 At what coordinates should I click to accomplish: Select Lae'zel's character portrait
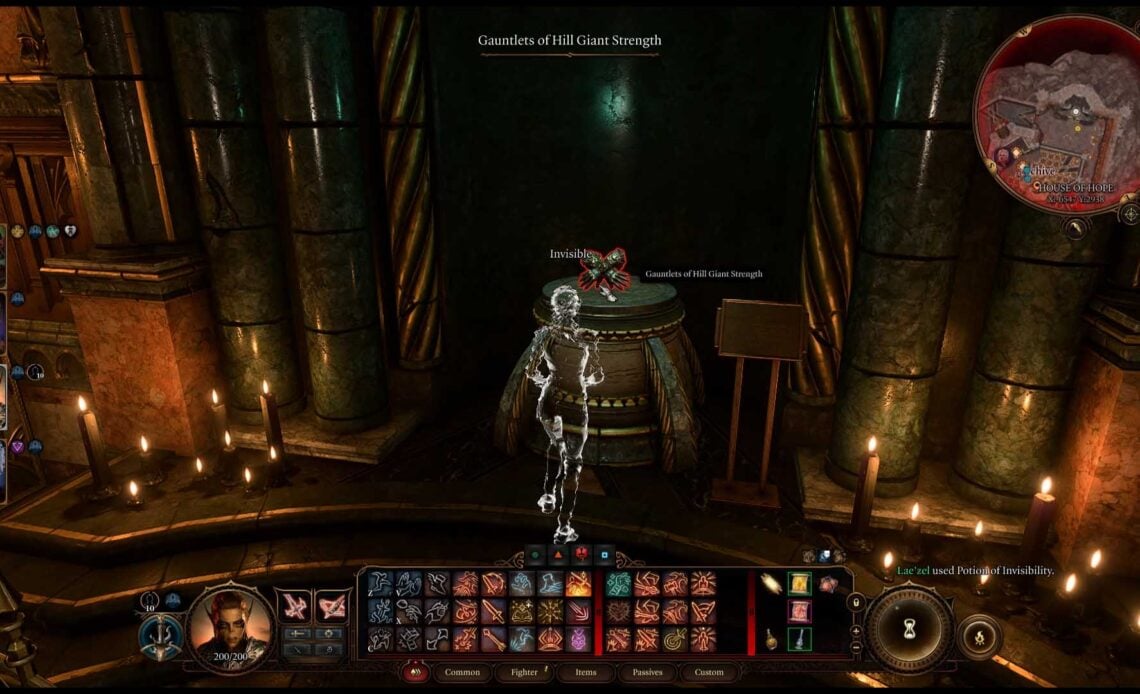pos(228,622)
